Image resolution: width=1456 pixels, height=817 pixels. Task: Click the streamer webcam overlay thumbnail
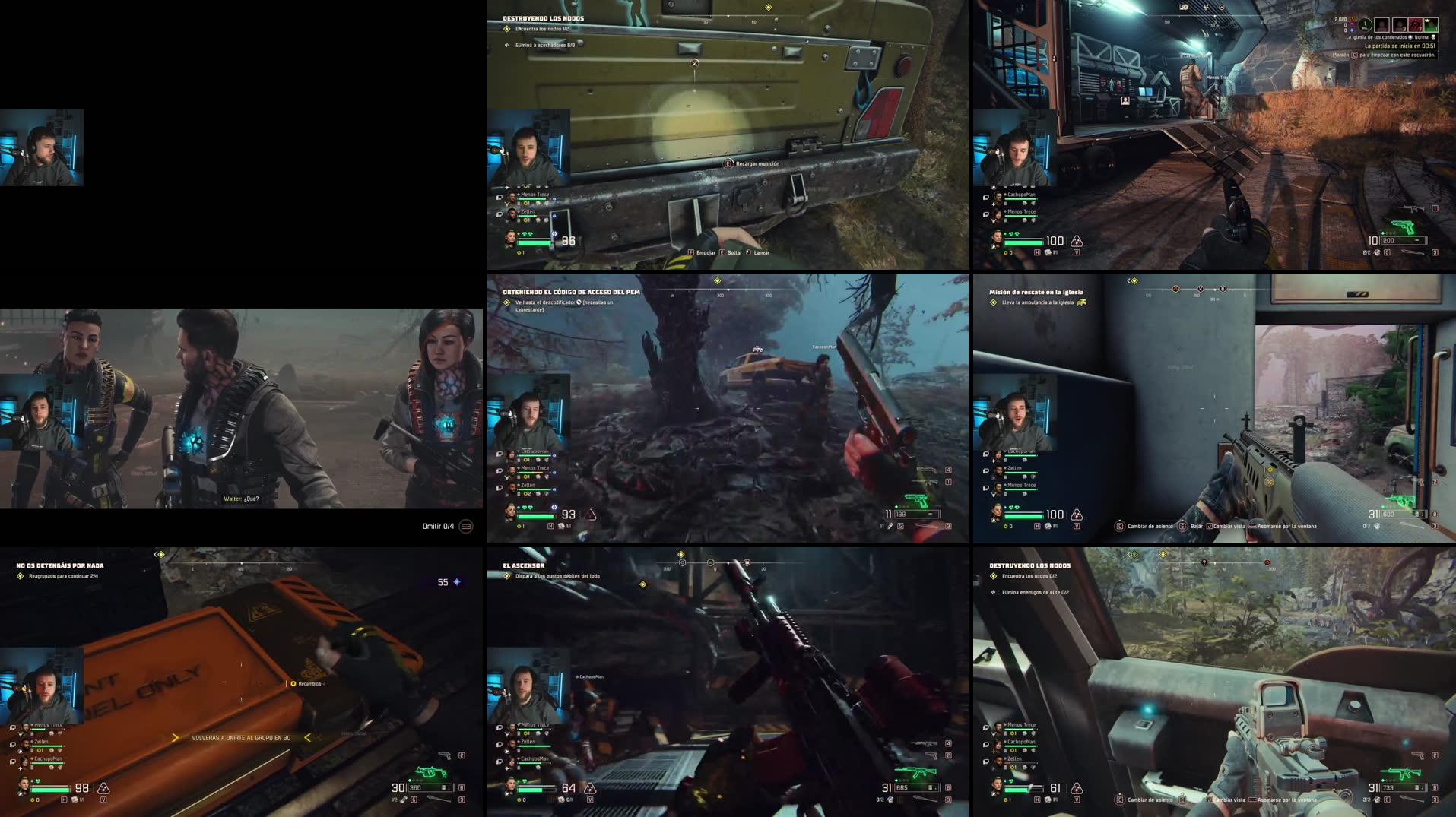[x=42, y=147]
